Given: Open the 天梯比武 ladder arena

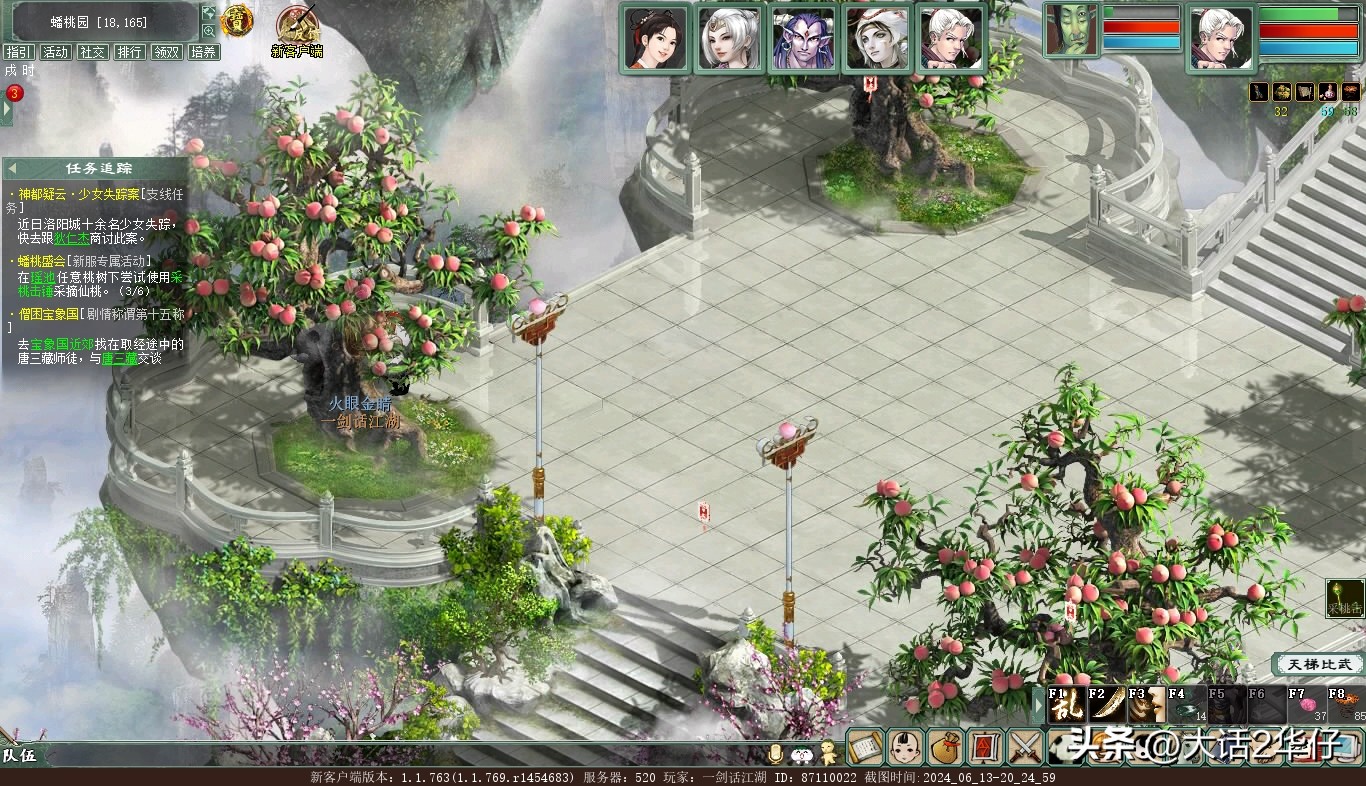Looking at the screenshot, I should pos(1319,664).
